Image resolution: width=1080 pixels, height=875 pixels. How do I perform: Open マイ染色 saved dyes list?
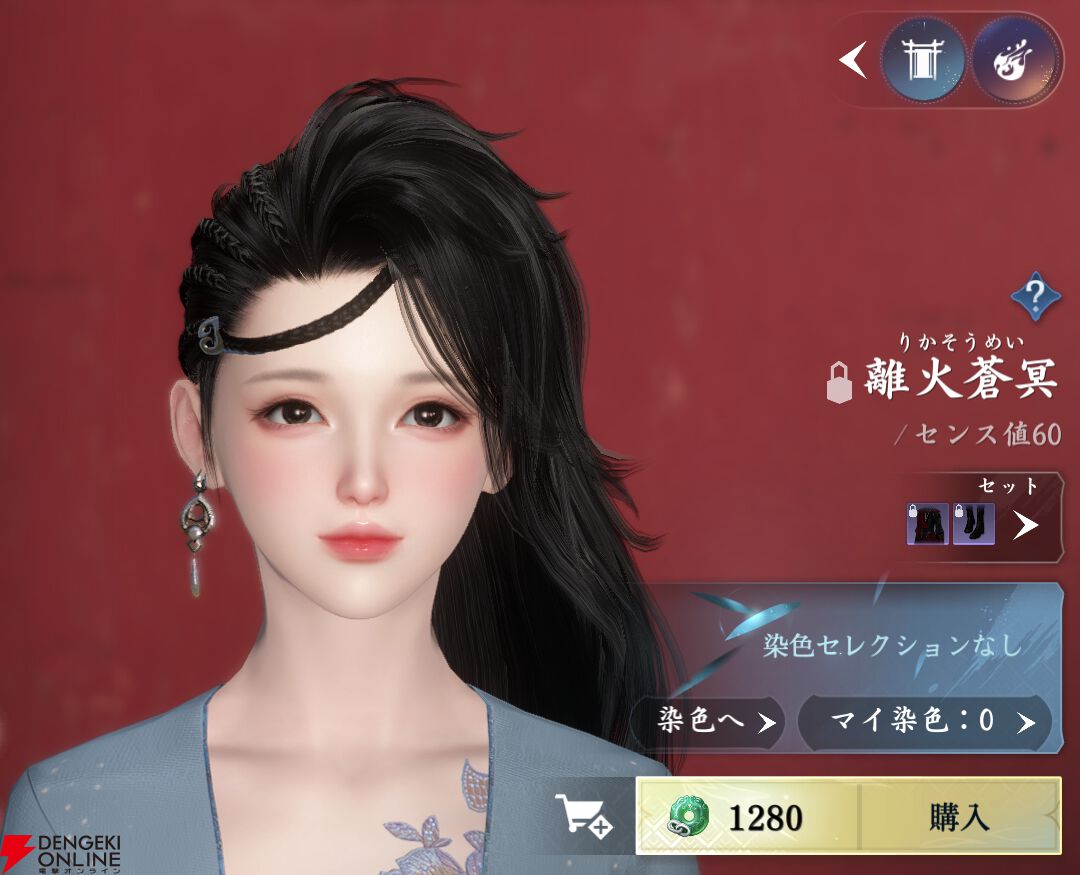(x=924, y=722)
